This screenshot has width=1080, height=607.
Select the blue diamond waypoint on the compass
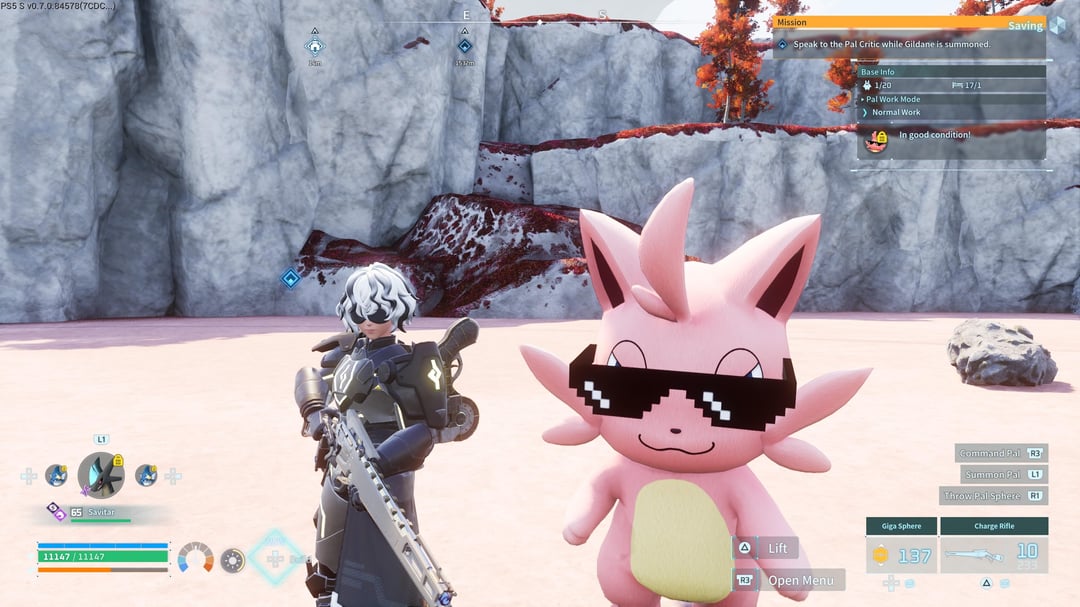[x=464, y=46]
